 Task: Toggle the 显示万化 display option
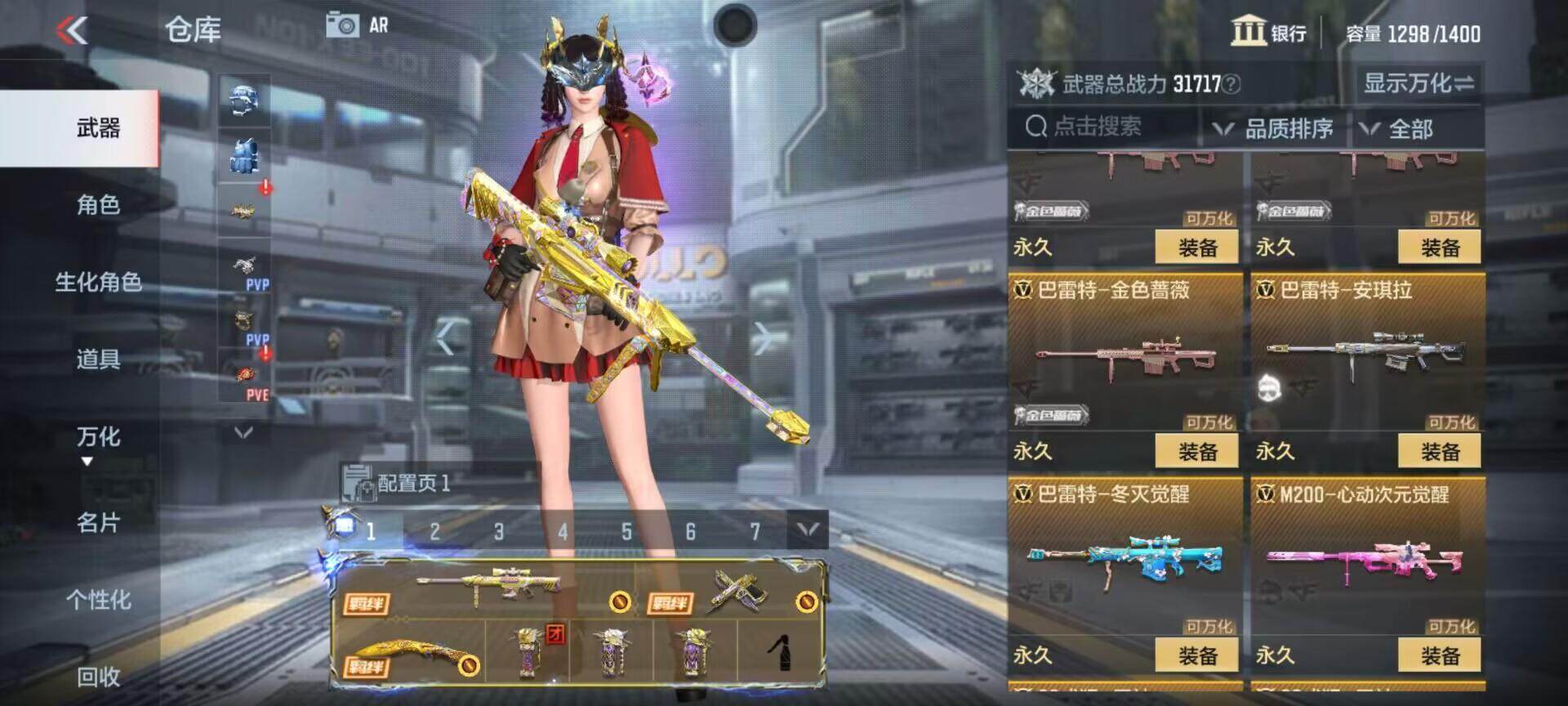pos(1419,83)
